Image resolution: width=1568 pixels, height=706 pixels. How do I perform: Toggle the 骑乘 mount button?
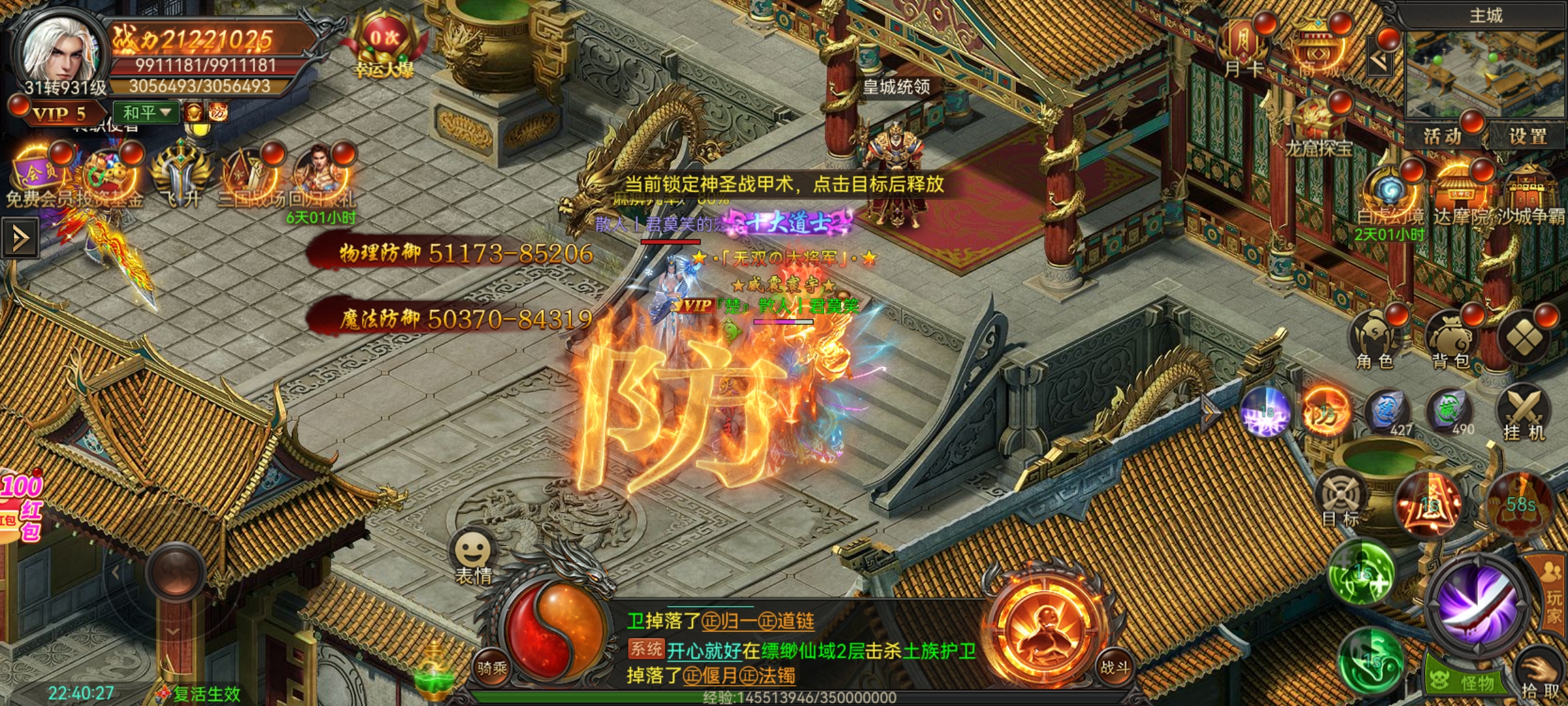pyautogui.click(x=492, y=667)
